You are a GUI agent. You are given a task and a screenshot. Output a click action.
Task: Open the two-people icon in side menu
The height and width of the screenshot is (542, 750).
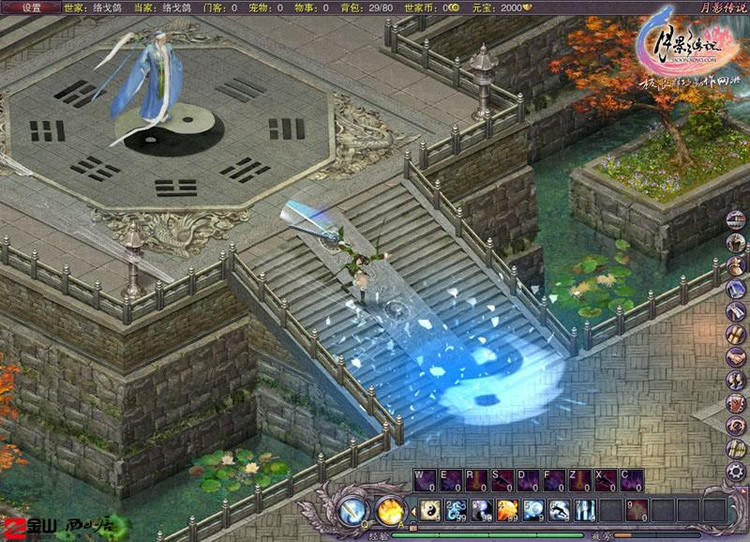[736, 380]
